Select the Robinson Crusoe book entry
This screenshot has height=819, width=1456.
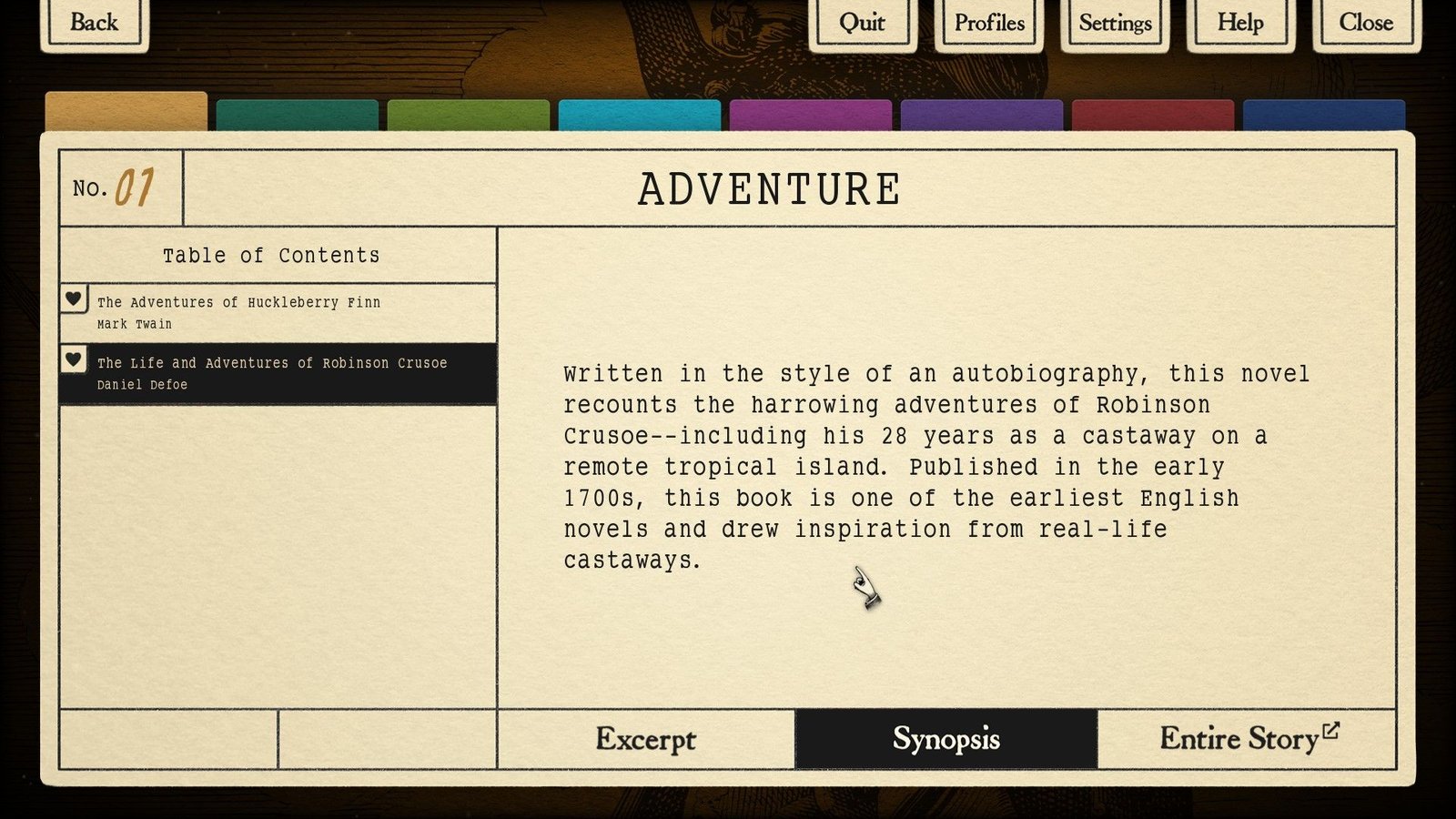(291, 373)
